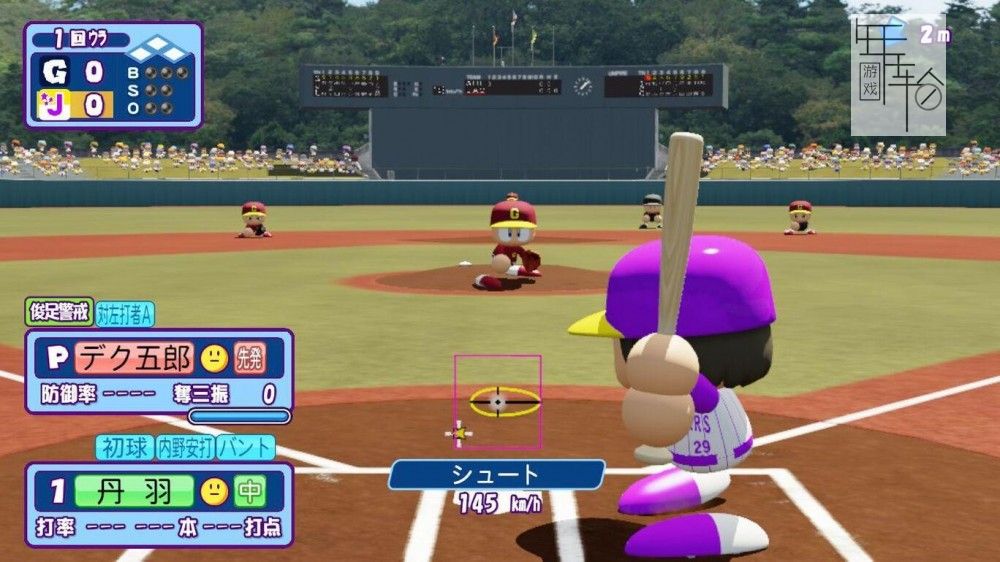Click the 俊足警戒 status tag
The height and width of the screenshot is (562, 1000).
tap(59, 312)
